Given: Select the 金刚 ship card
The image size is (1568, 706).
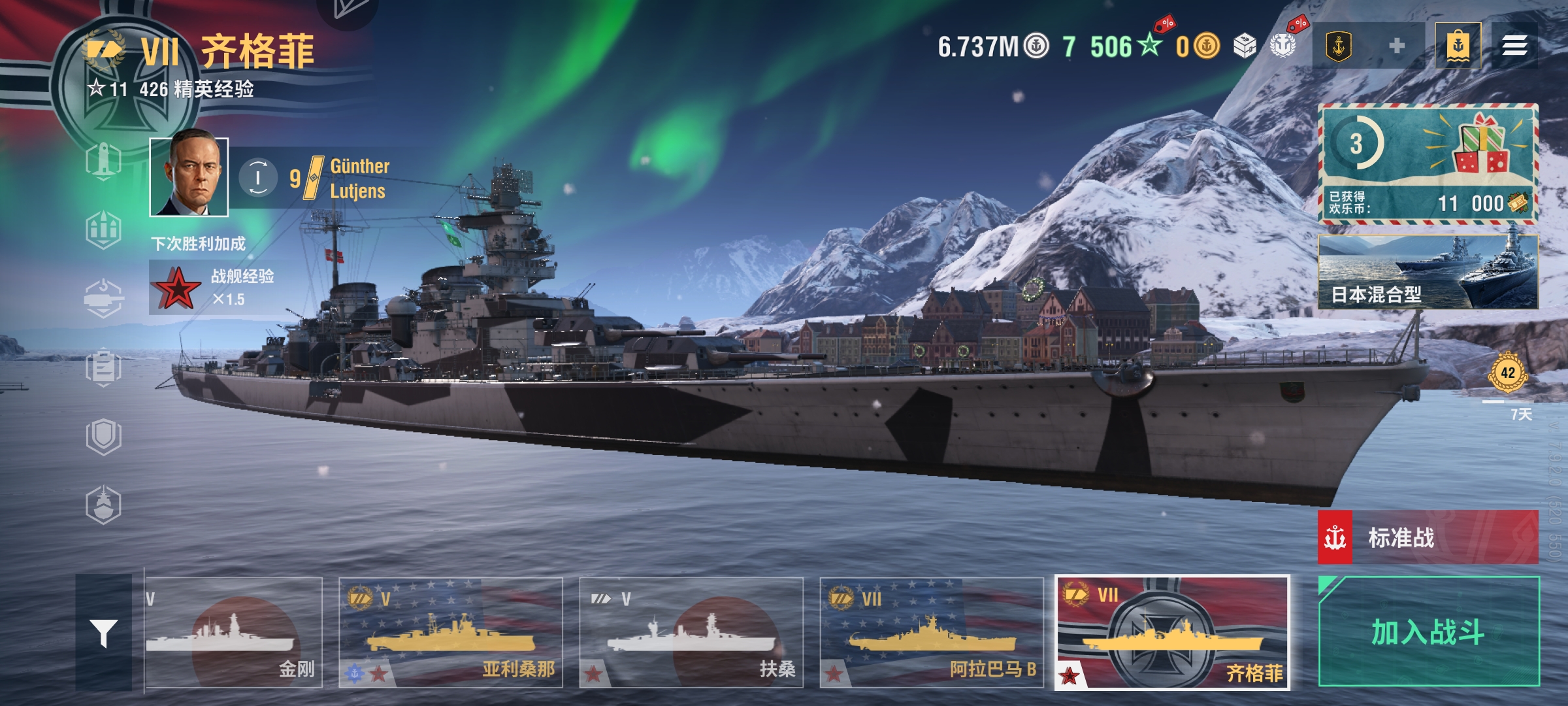Looking at the screenshot, I should [234, 633].
